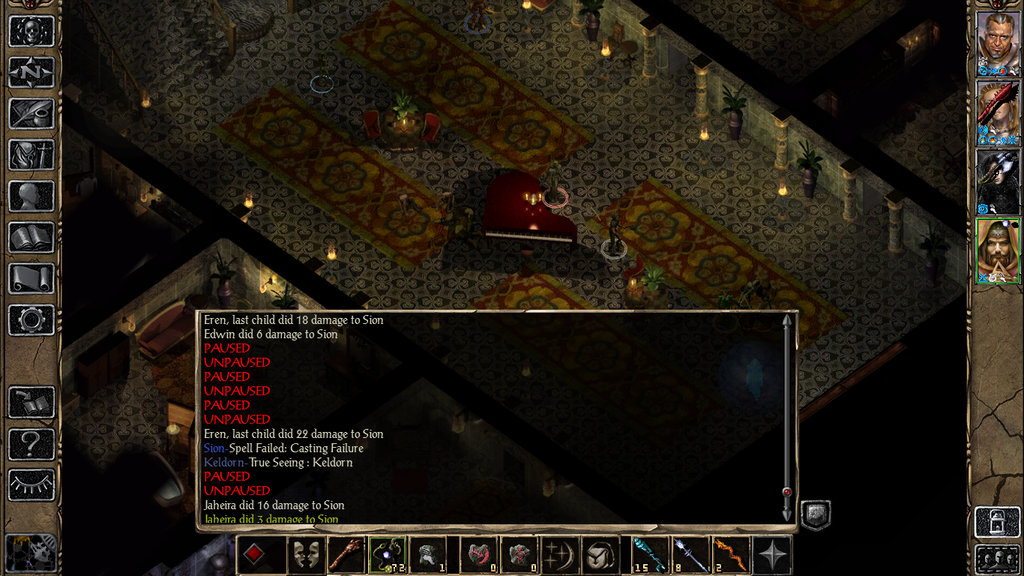Activate the red diamond action button
The height and width of the screenshot is (576, 1024).
click(x=254, y=555)
